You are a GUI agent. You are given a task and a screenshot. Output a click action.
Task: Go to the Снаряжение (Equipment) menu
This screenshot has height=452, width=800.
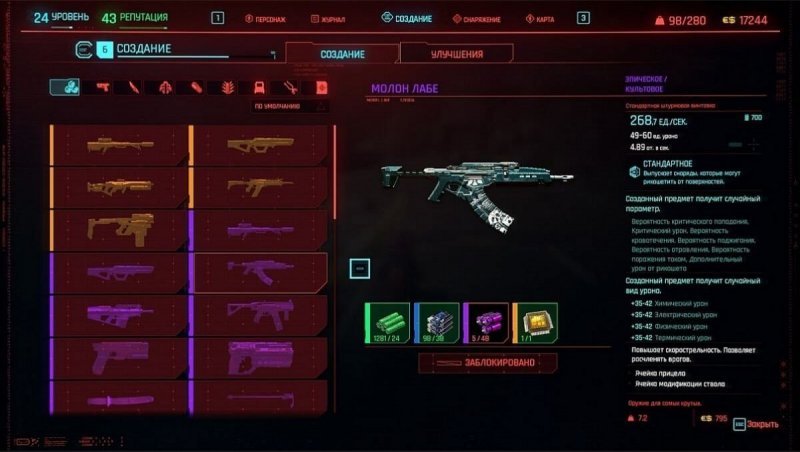coord(484,19)
